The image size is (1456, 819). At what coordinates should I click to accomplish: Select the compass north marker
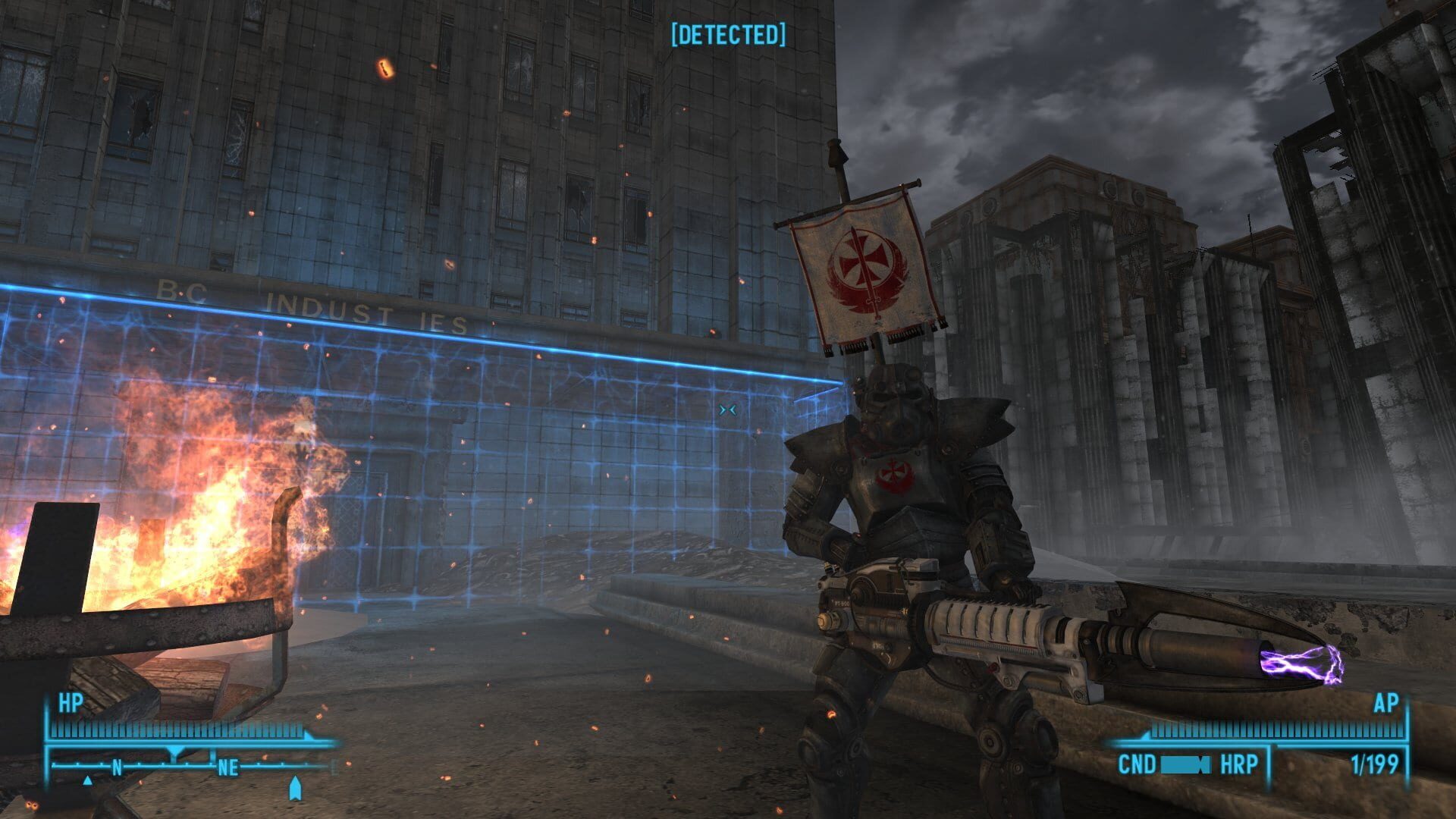[x=117, y=767]
